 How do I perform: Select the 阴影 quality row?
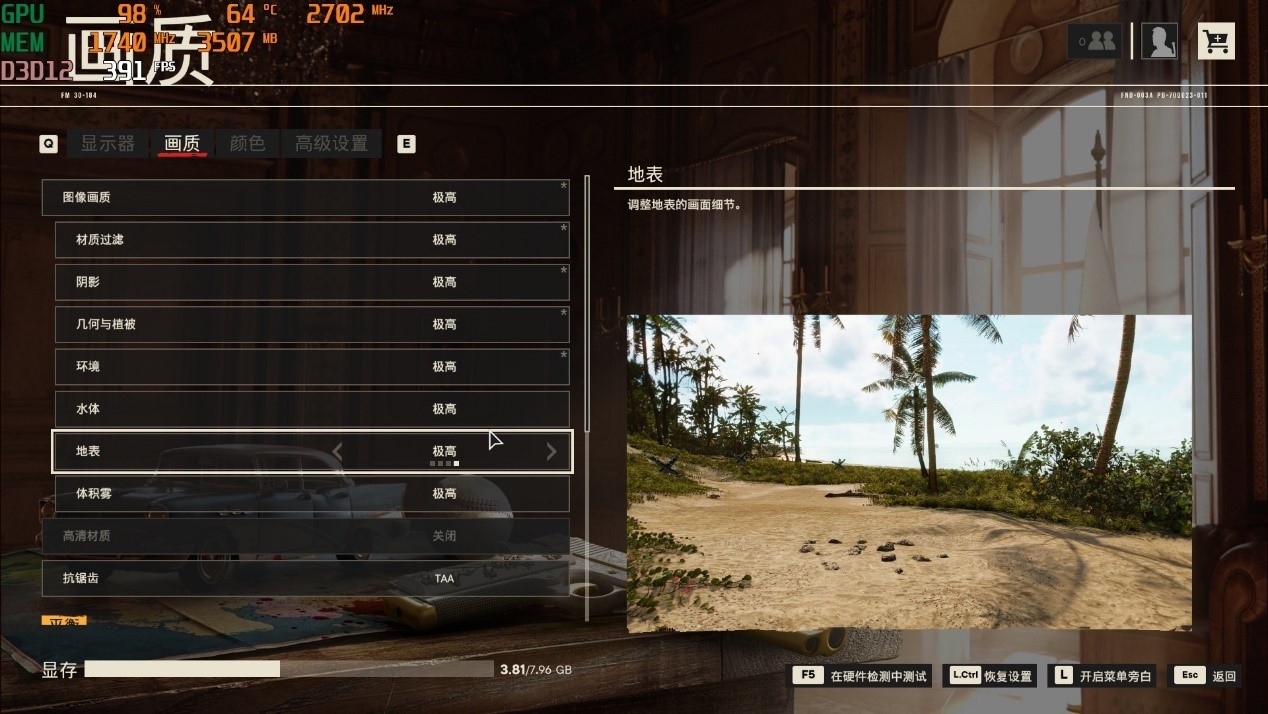tap(311, 282)
